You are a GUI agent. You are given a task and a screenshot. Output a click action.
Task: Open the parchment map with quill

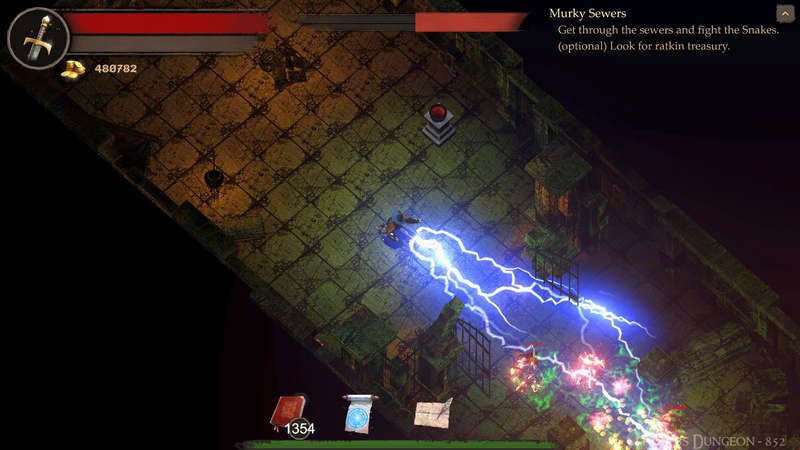point(433,411)
